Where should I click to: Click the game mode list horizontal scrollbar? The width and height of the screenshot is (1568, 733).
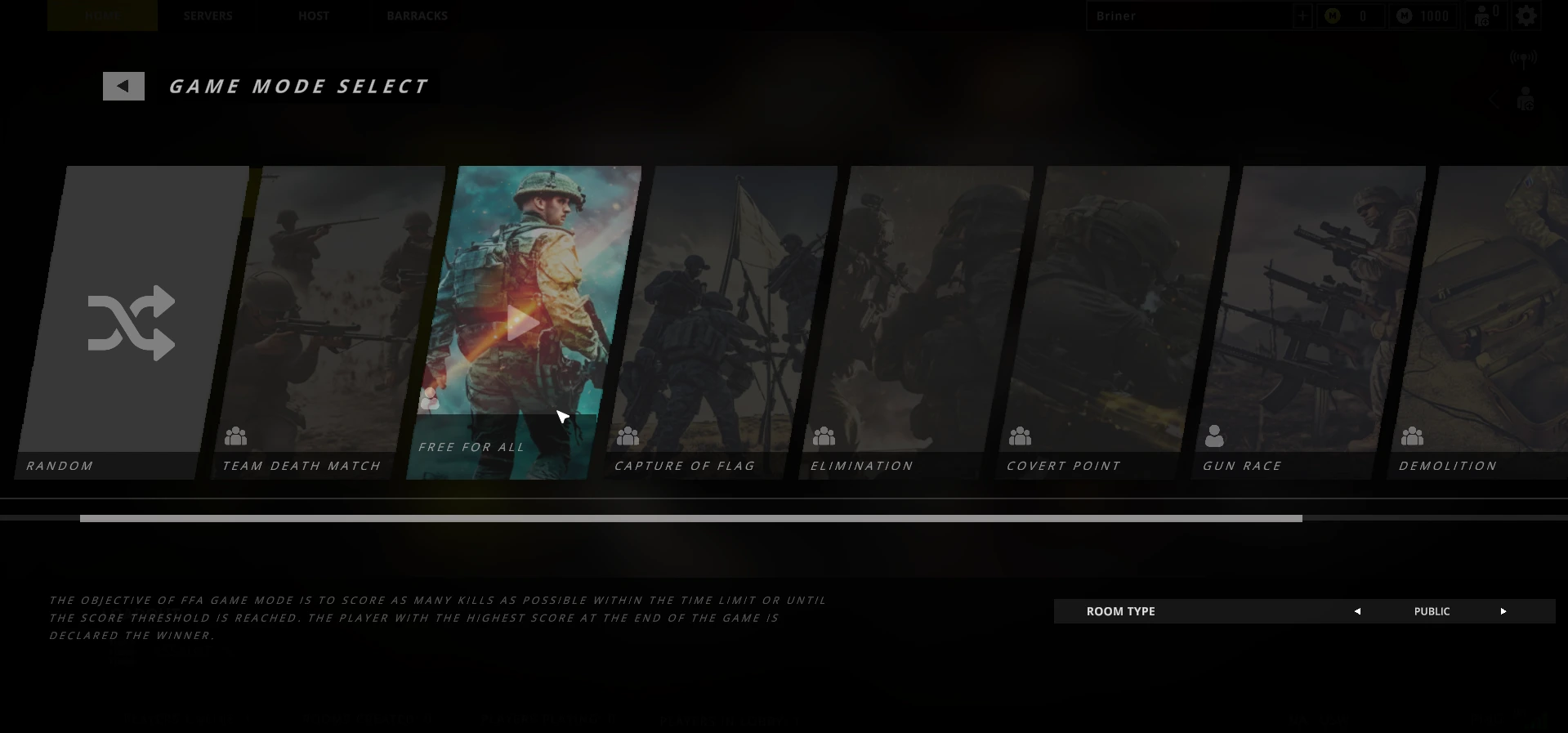click(690, 518)
